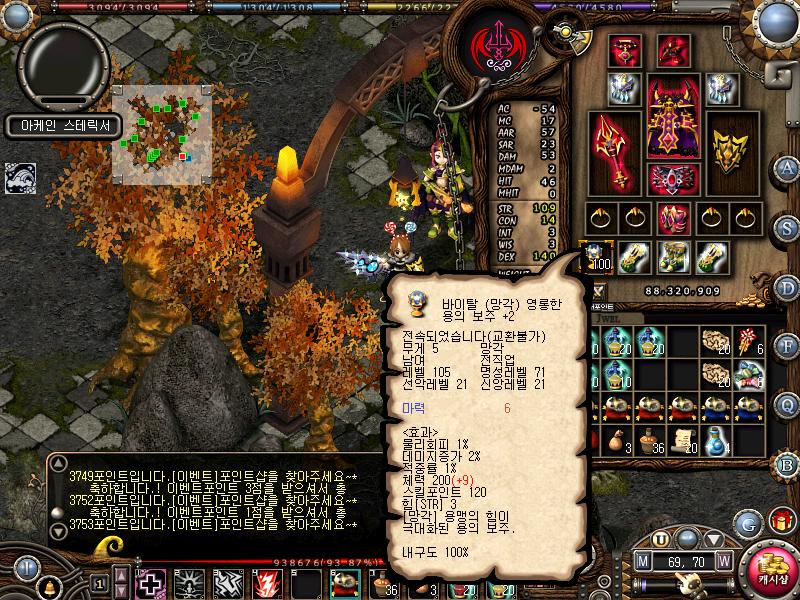Select the round S side button
Viewport: 800px width, 600px height.
(789, 227)
